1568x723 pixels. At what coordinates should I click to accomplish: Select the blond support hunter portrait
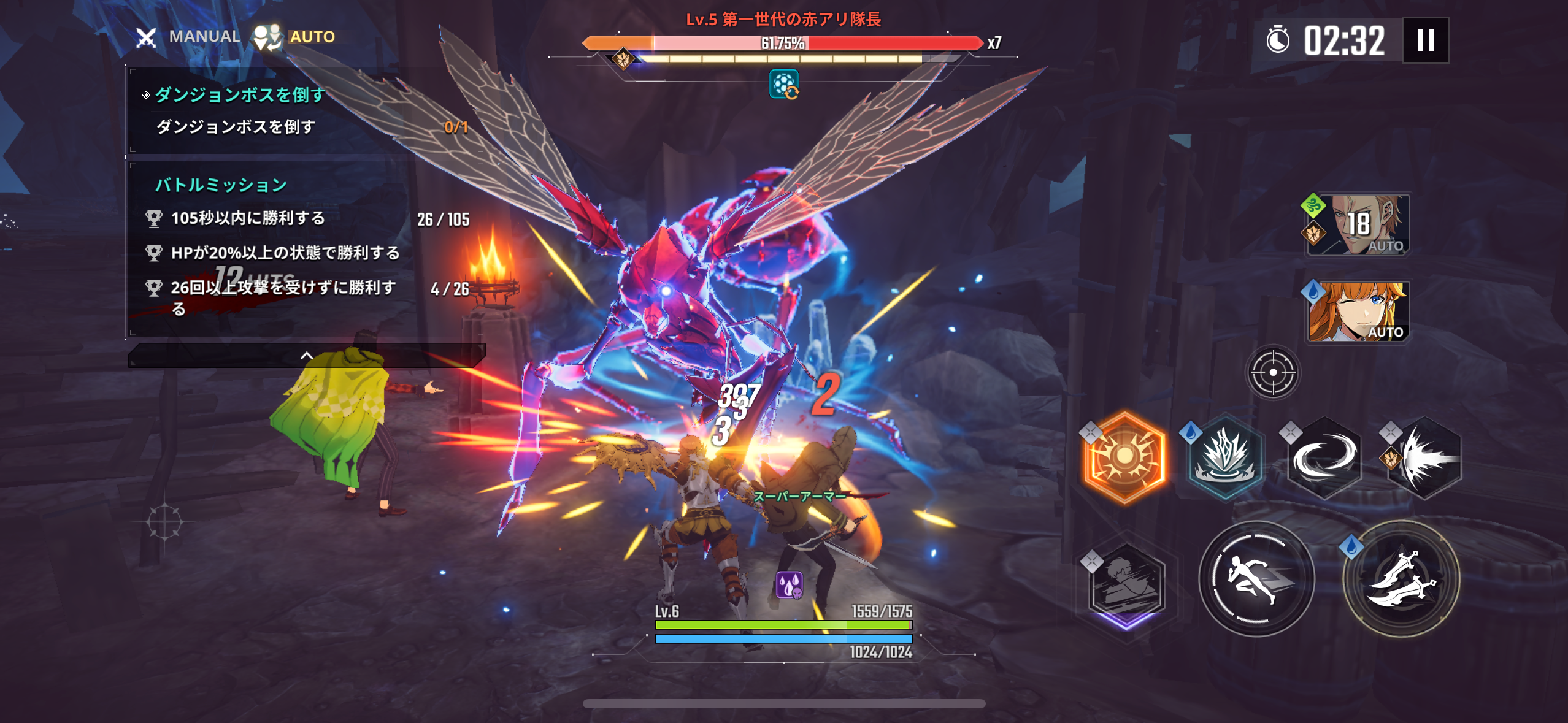[1358, 225]
